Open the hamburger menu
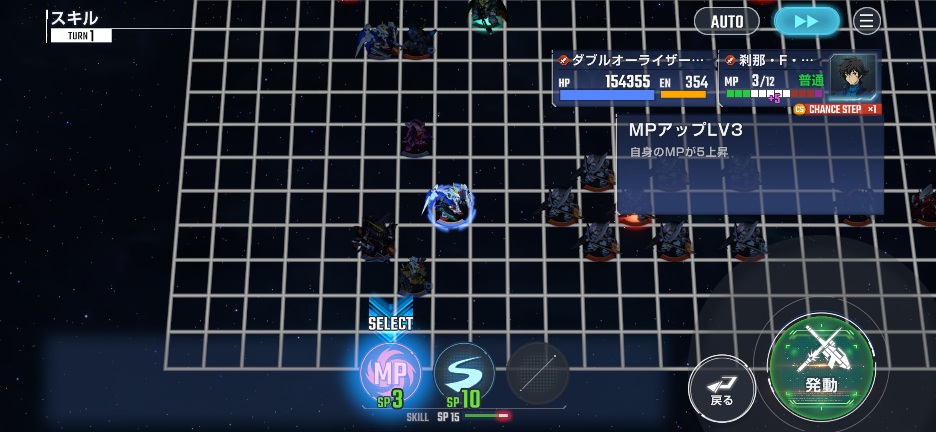The image size is (936, 432). tap(866, 21)
